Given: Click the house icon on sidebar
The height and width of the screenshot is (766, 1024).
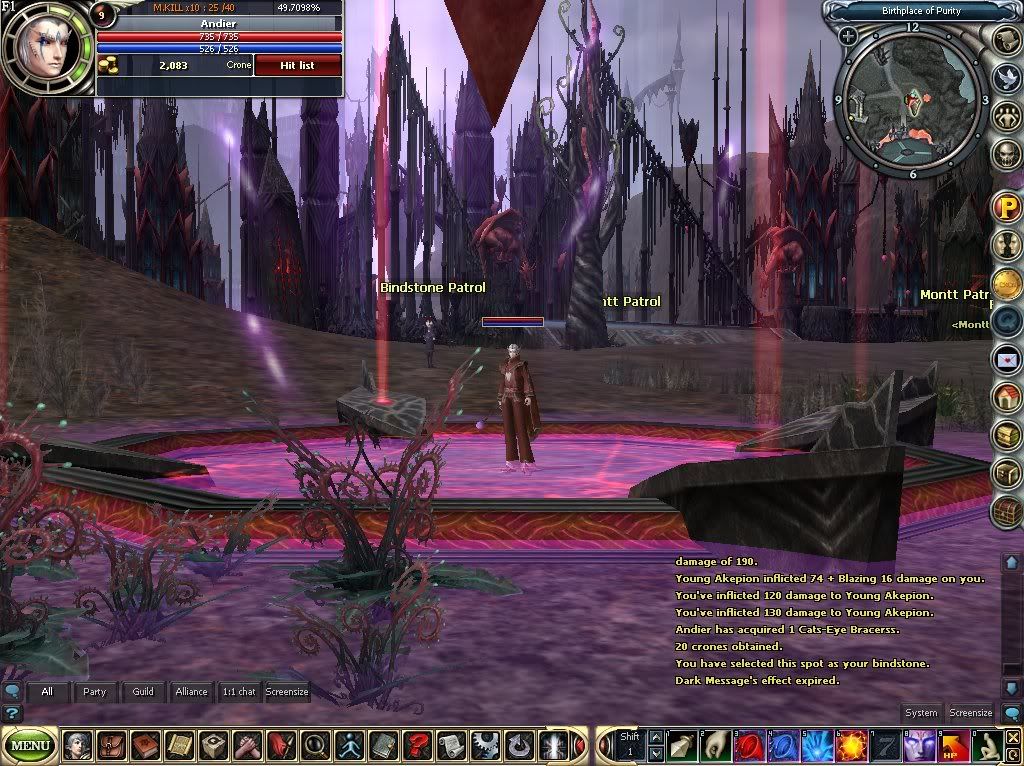Looking at the screenshot, I should click(1006, 397).
